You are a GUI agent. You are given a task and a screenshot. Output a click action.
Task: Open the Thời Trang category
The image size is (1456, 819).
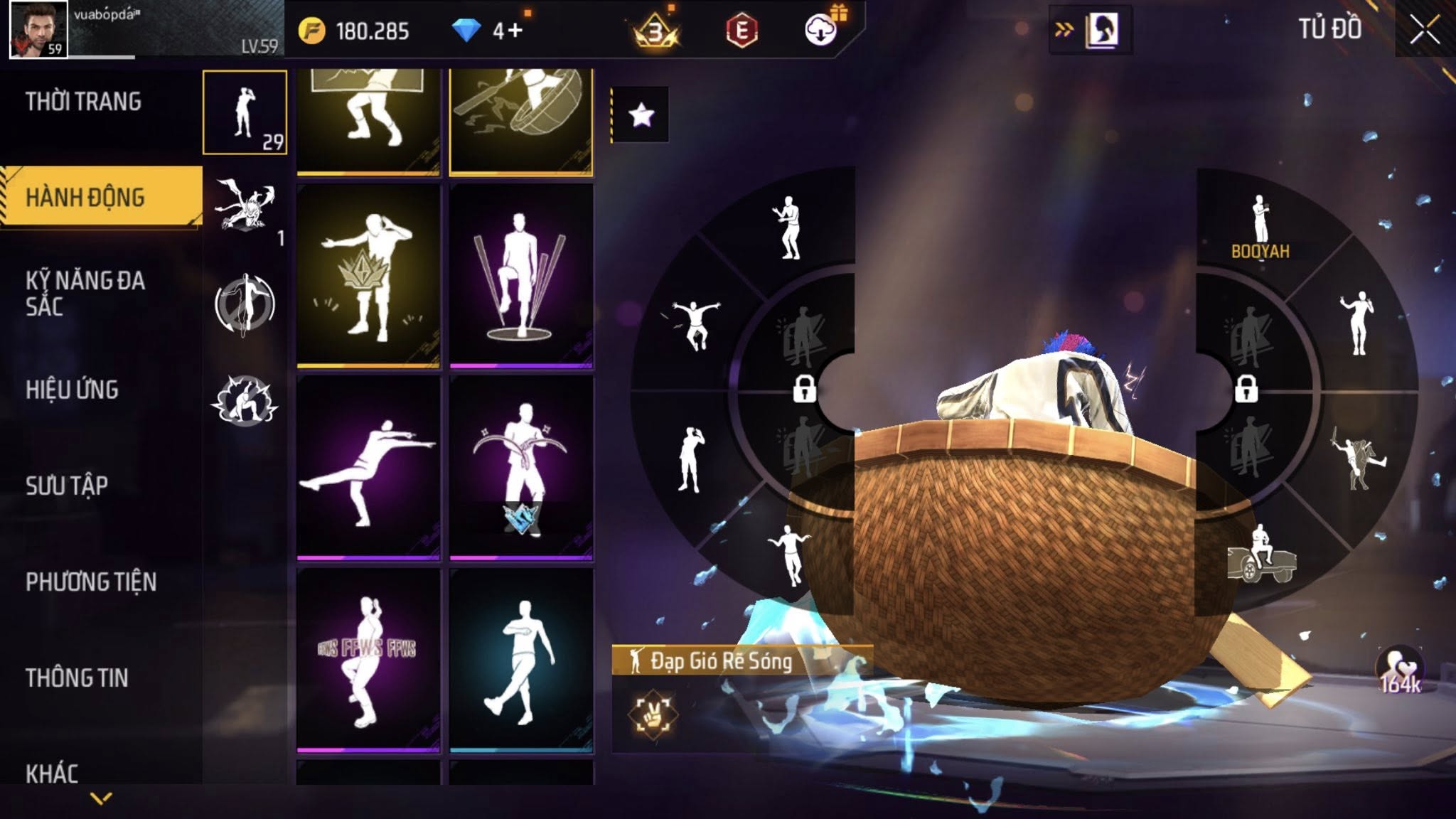(84, 102)
